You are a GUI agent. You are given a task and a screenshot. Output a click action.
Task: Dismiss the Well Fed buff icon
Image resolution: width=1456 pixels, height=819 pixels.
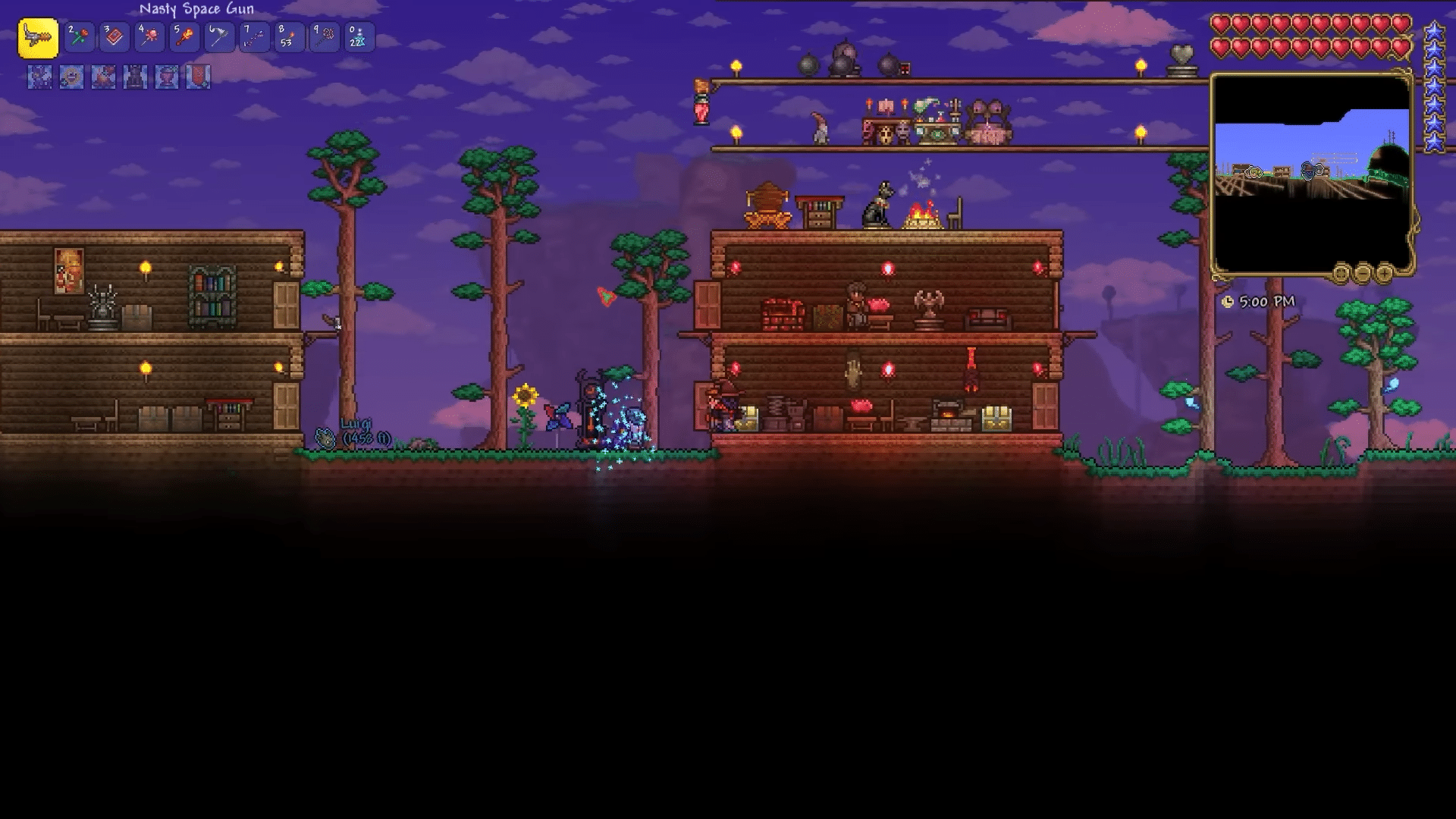point(70,77)
